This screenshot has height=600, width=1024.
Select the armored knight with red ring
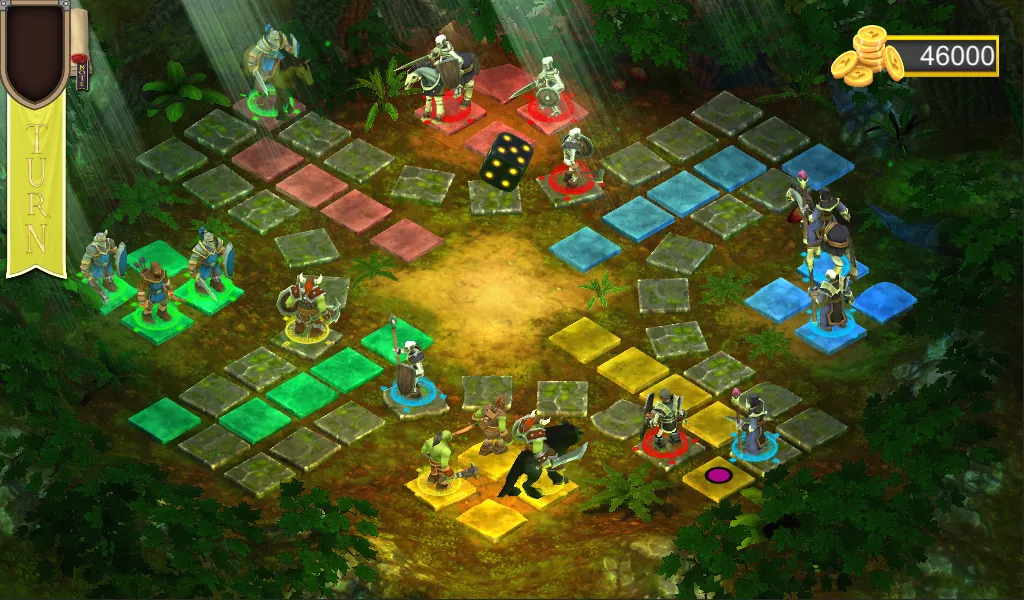click(x=663, y=420)
